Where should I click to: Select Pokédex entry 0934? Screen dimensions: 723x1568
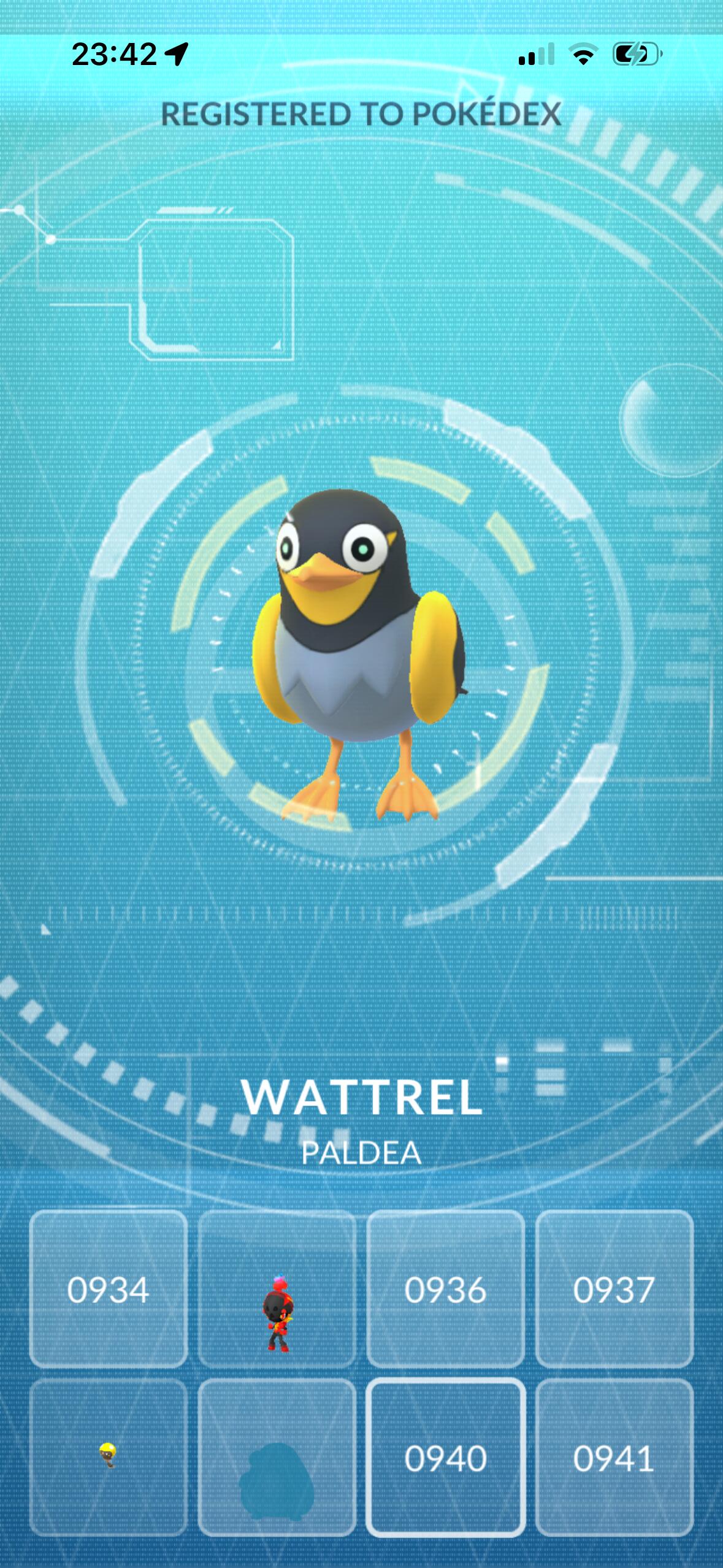(108, 1289)
